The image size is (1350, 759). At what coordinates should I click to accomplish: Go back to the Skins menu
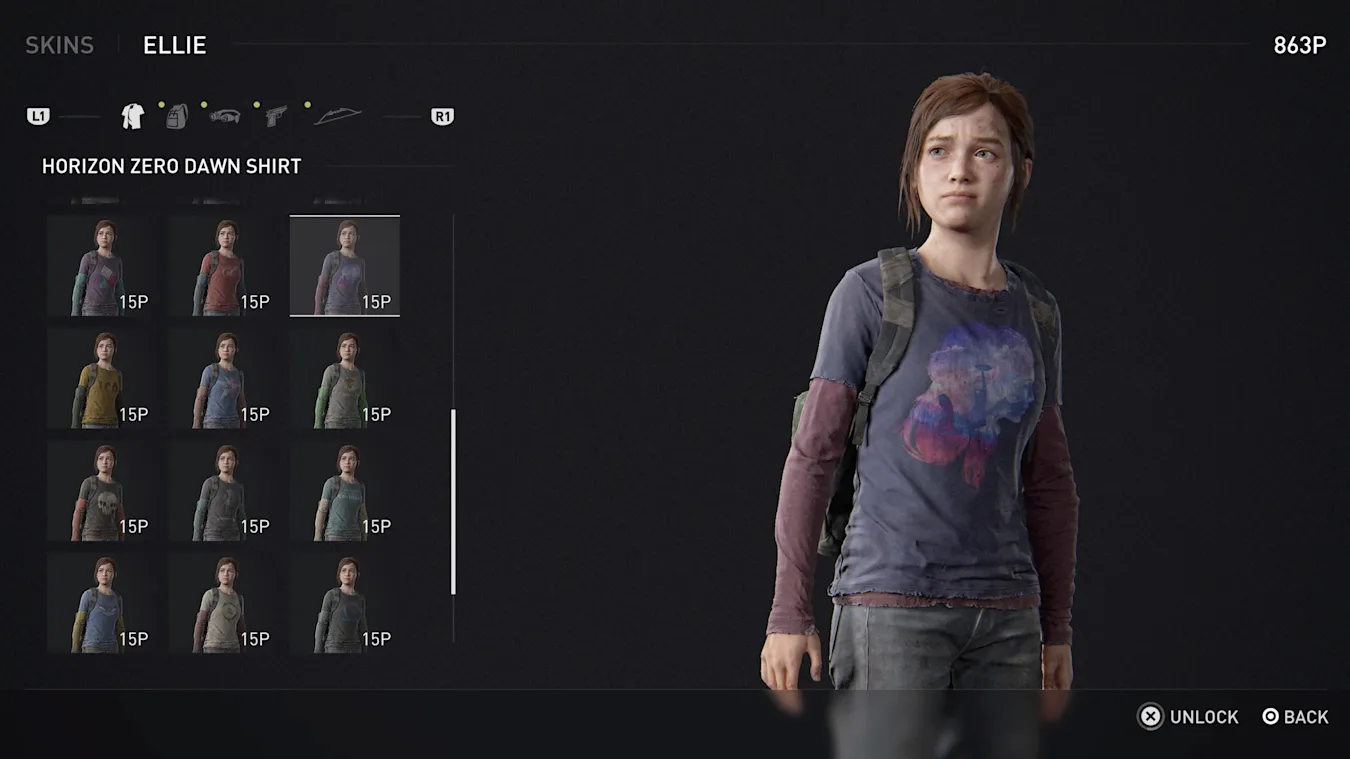59,45
